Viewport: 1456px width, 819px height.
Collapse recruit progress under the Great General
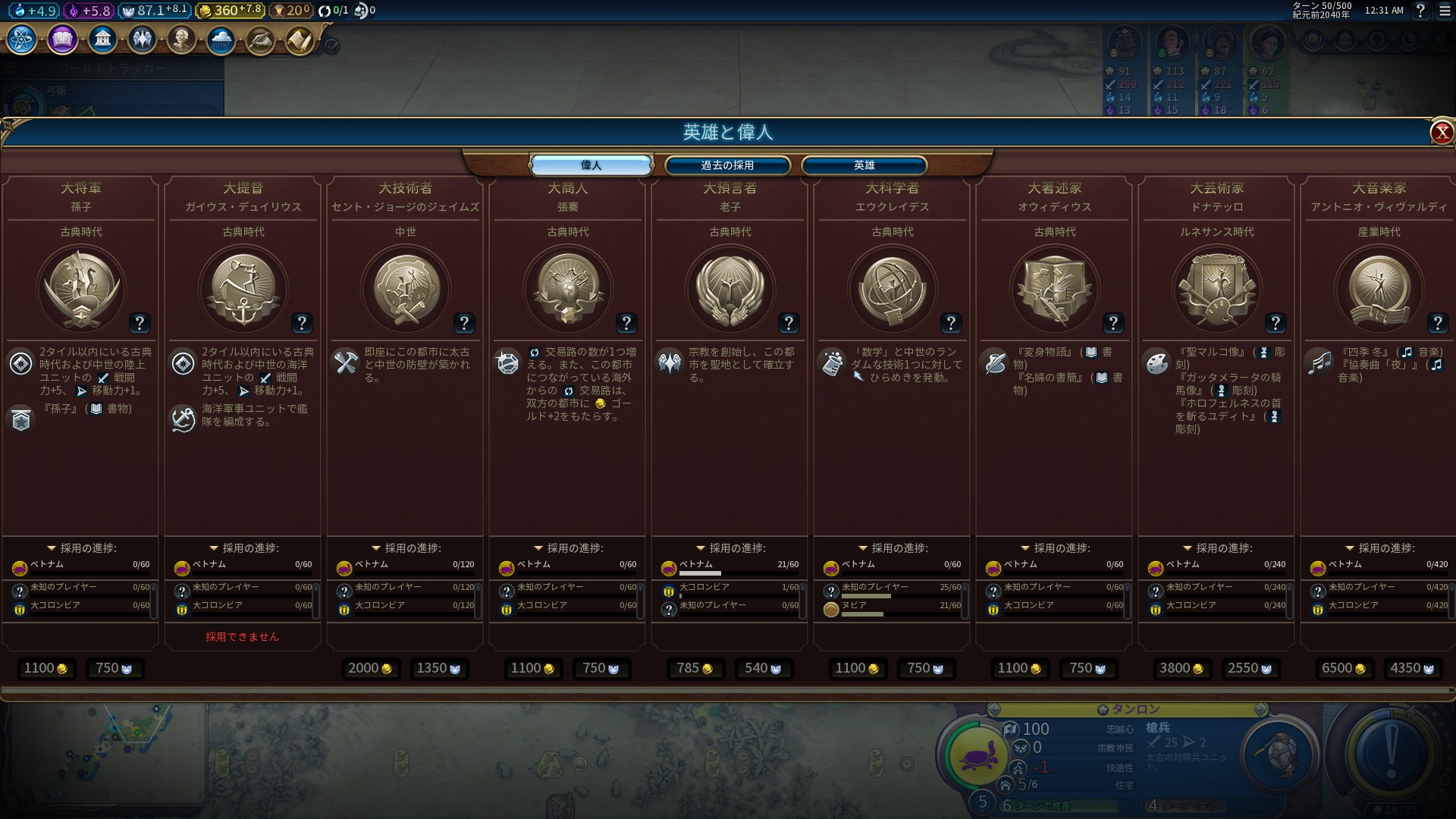tap(52, 547)
